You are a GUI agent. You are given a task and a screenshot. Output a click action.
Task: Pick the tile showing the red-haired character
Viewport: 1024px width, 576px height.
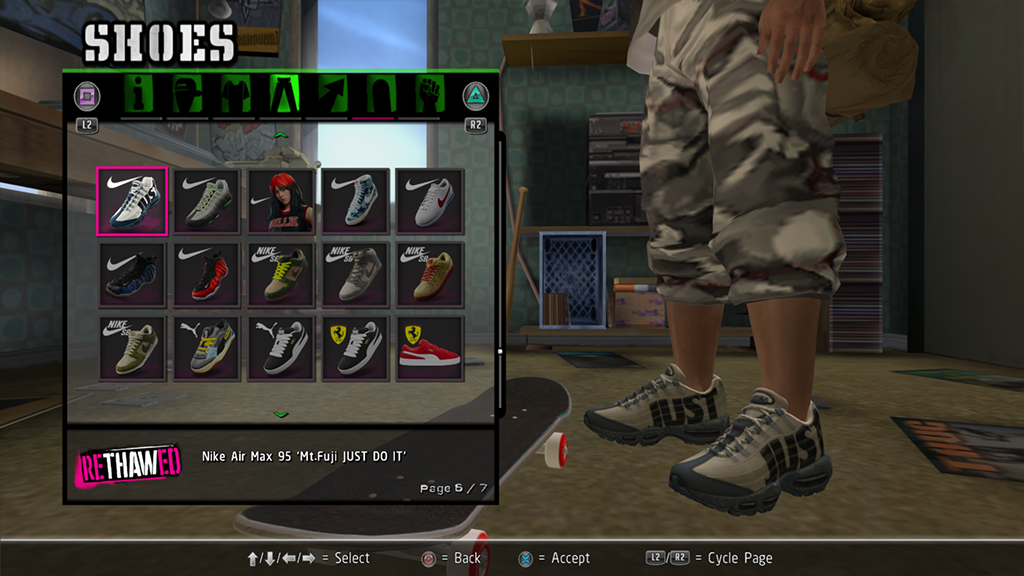281,201
